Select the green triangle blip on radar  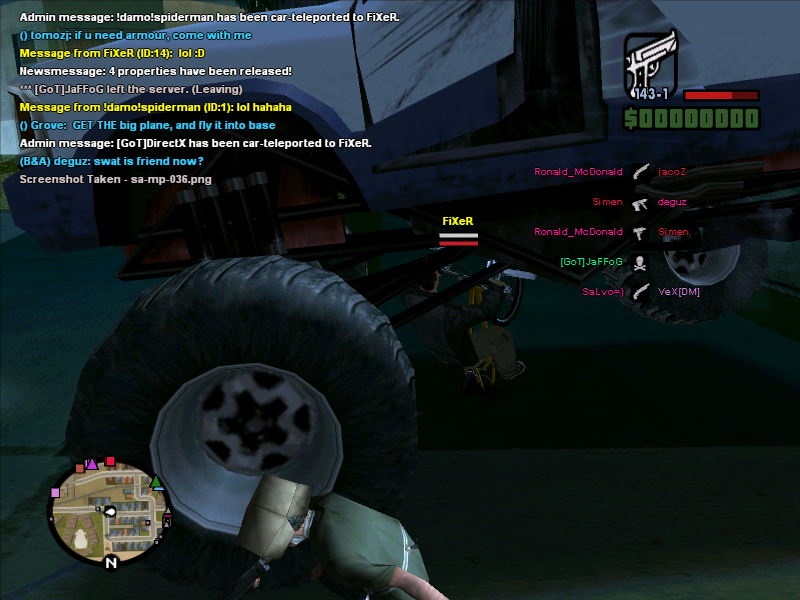[x=156, y=483]
